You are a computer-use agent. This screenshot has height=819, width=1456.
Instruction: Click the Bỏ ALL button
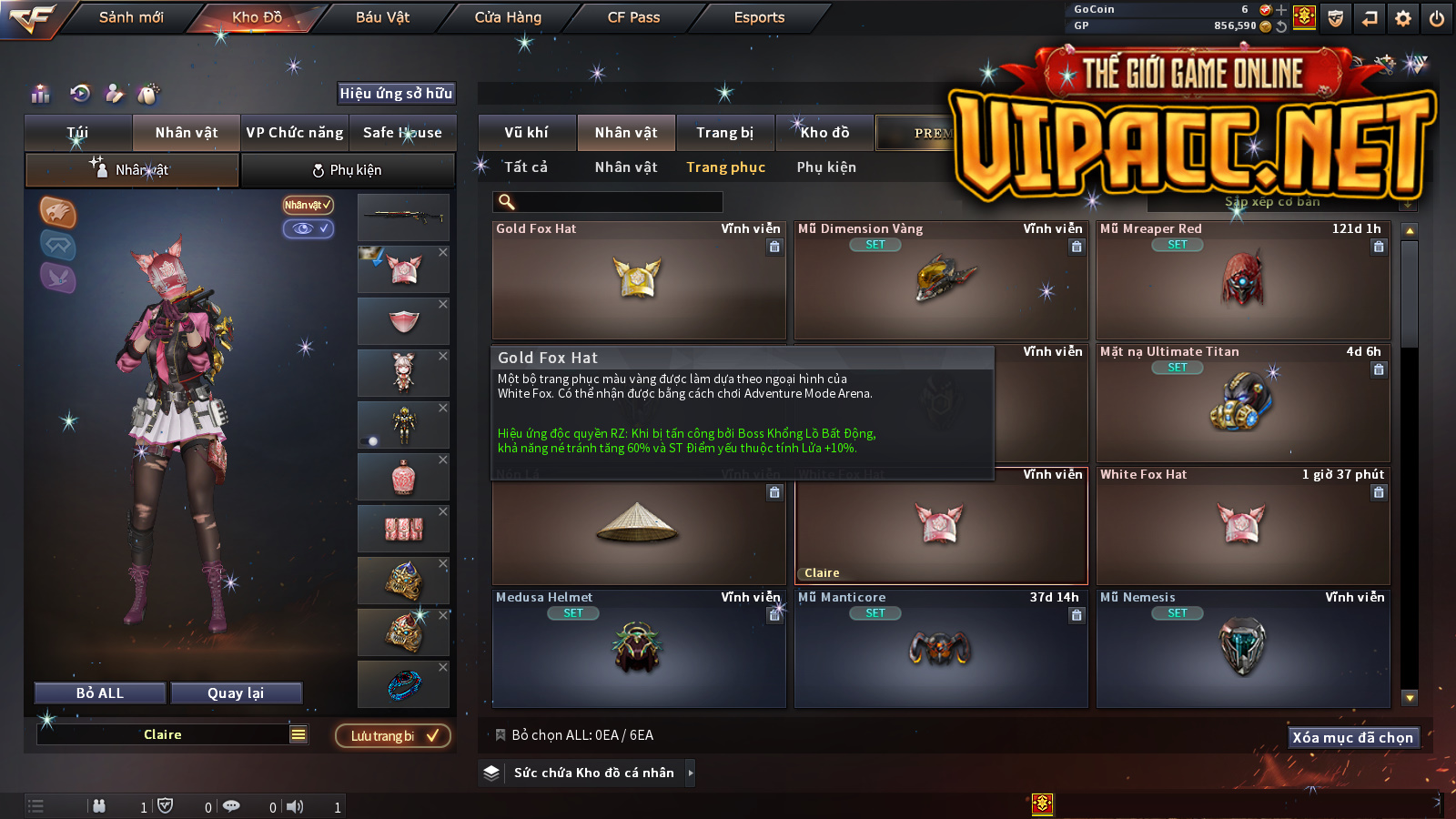click(100, 693)
